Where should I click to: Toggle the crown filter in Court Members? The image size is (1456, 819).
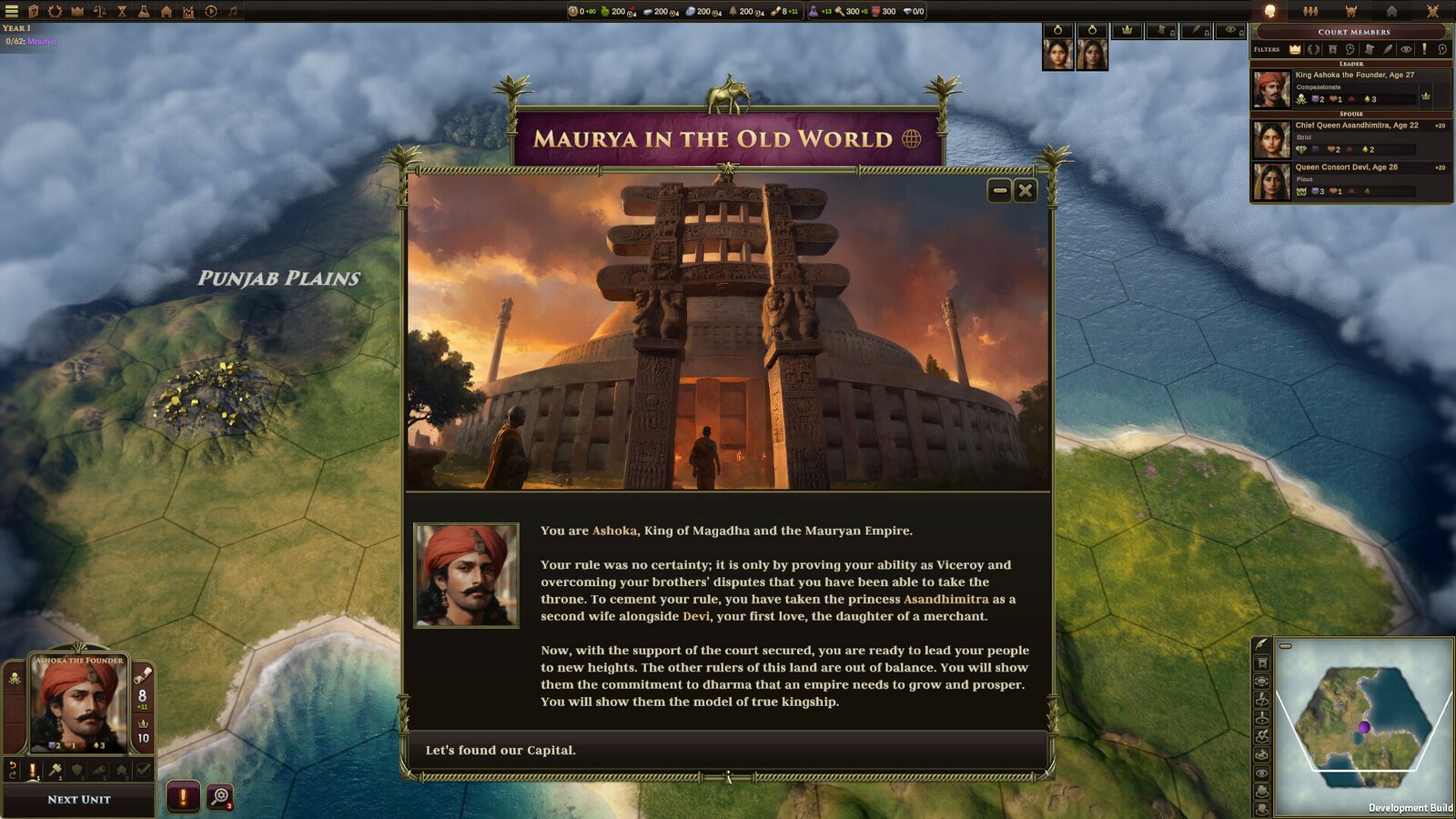(x=1294, y=49)
